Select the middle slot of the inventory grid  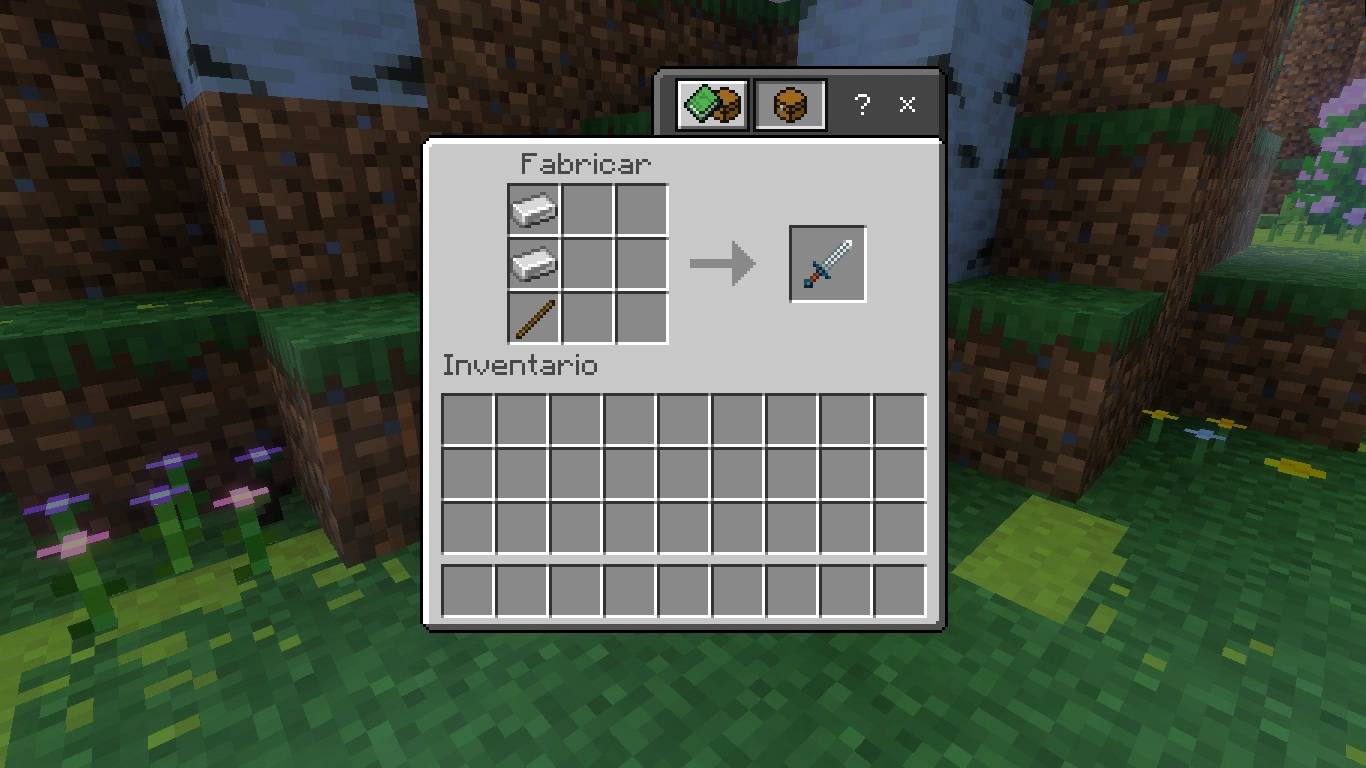pyautogui.click(x=683, y=472)
